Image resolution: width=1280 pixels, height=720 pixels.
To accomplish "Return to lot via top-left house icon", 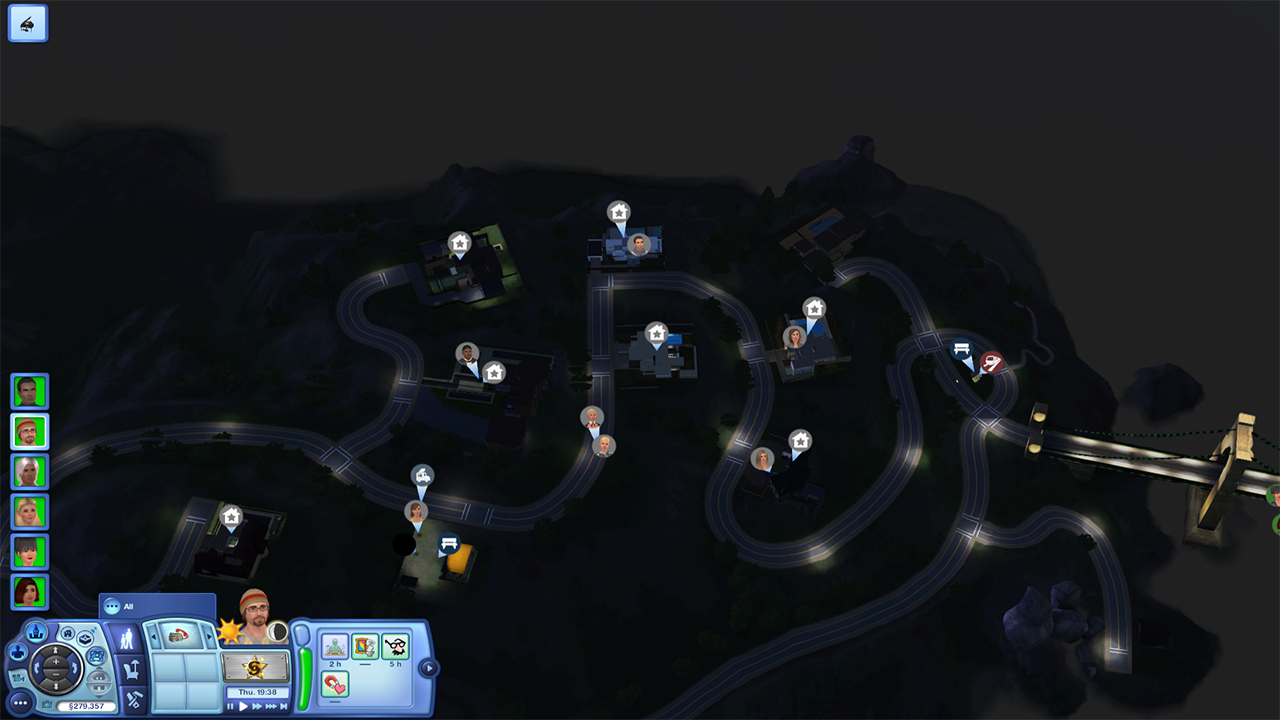I will tap(27, 22).
